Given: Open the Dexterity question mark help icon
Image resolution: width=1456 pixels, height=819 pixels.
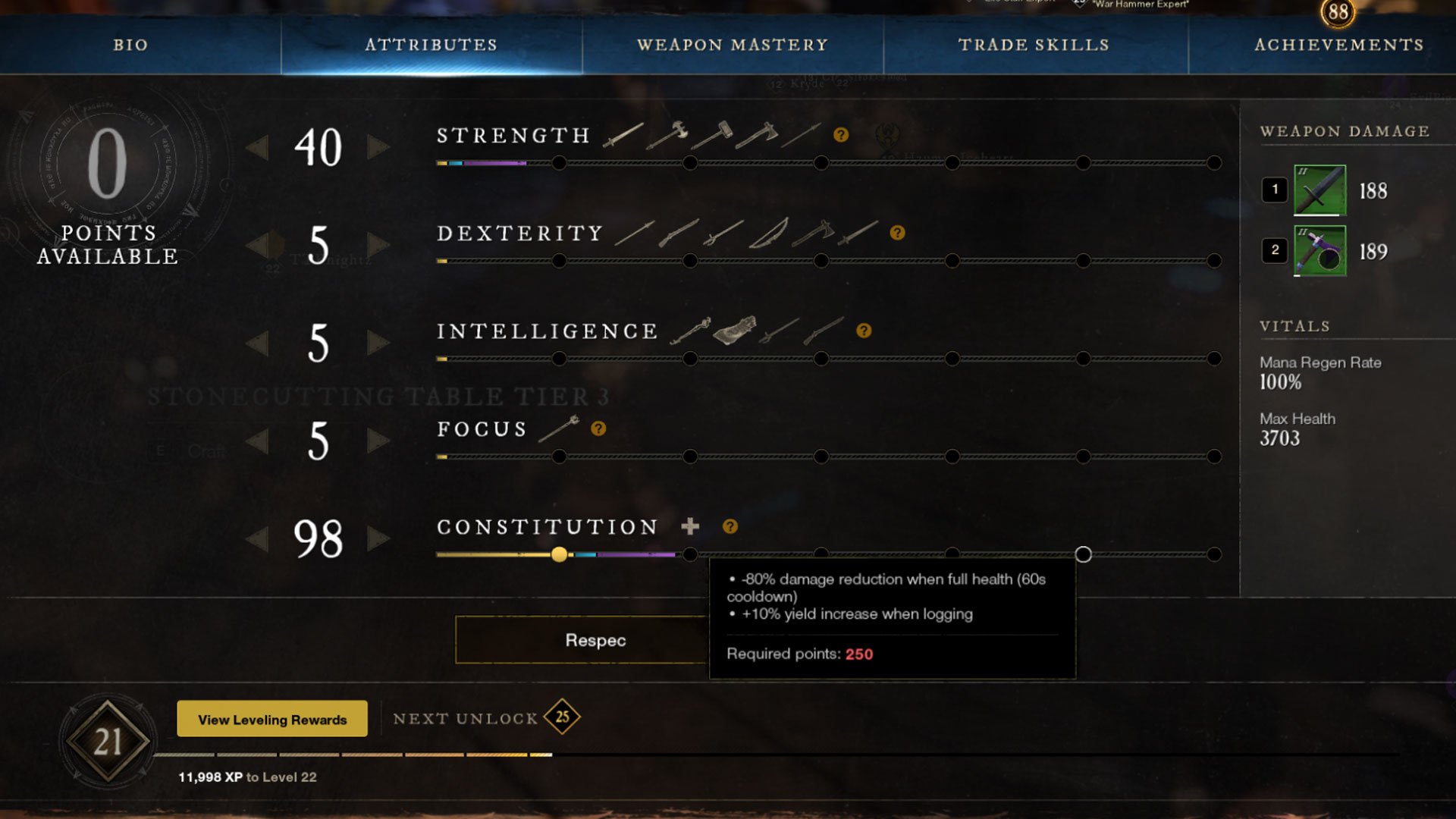Looking at the screenshot, I should 898,233.
